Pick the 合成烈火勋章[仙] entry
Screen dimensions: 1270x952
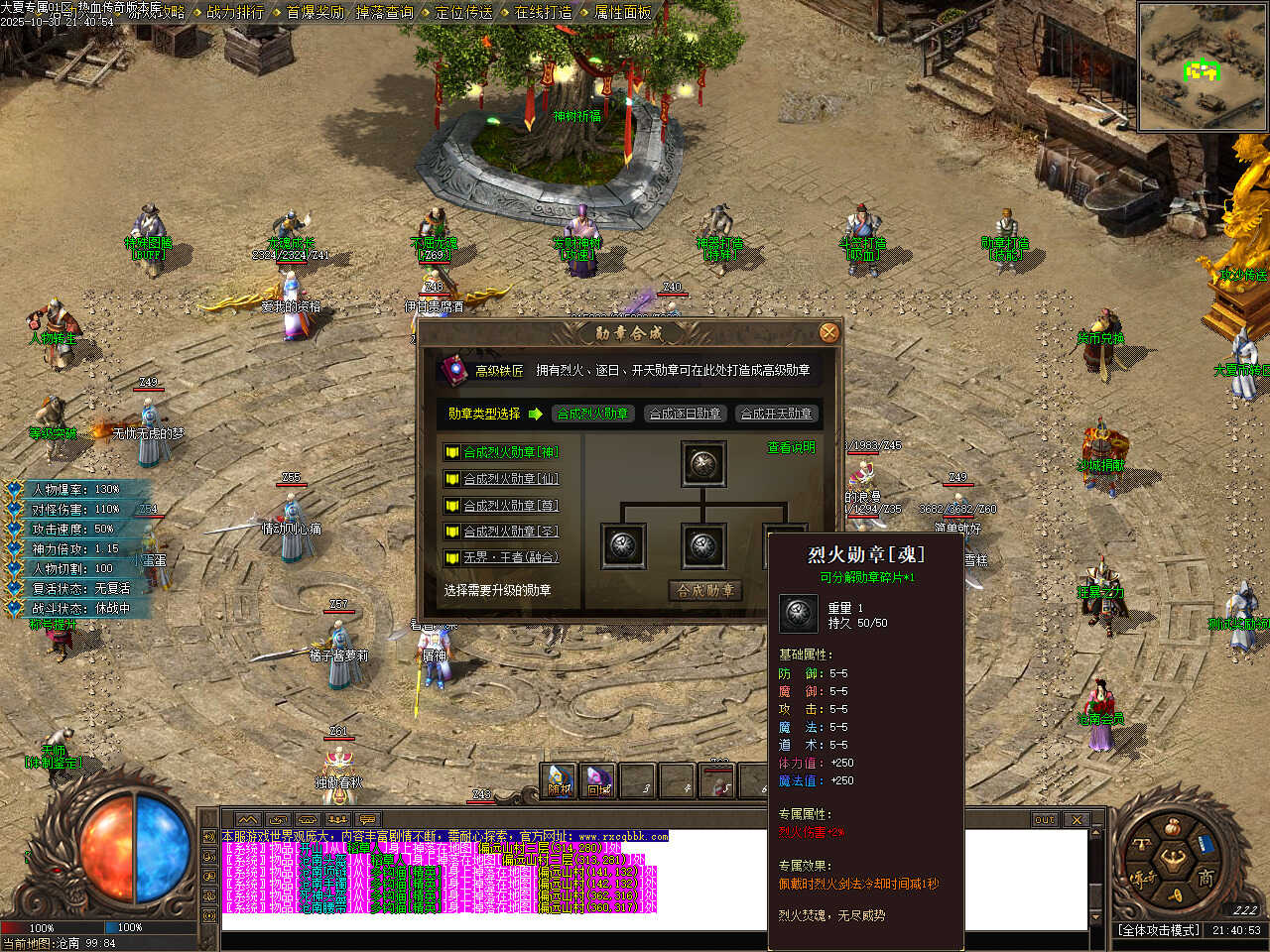(x=510, y=479)
